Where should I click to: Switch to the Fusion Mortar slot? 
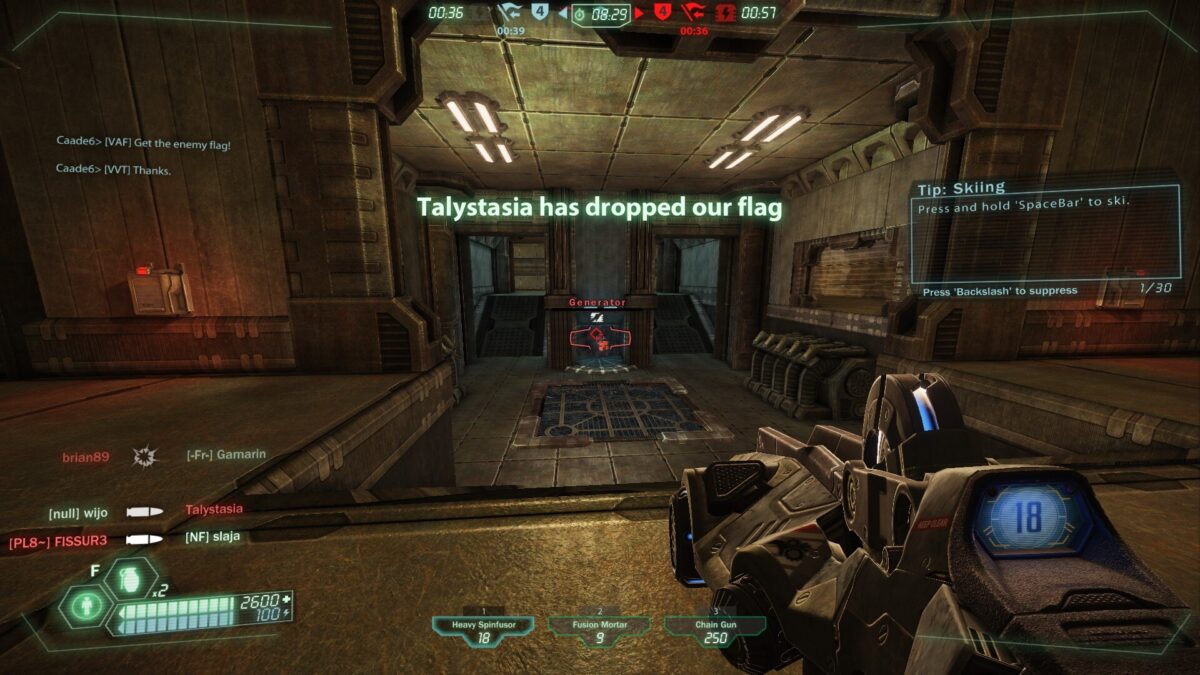tap(599, 630)
